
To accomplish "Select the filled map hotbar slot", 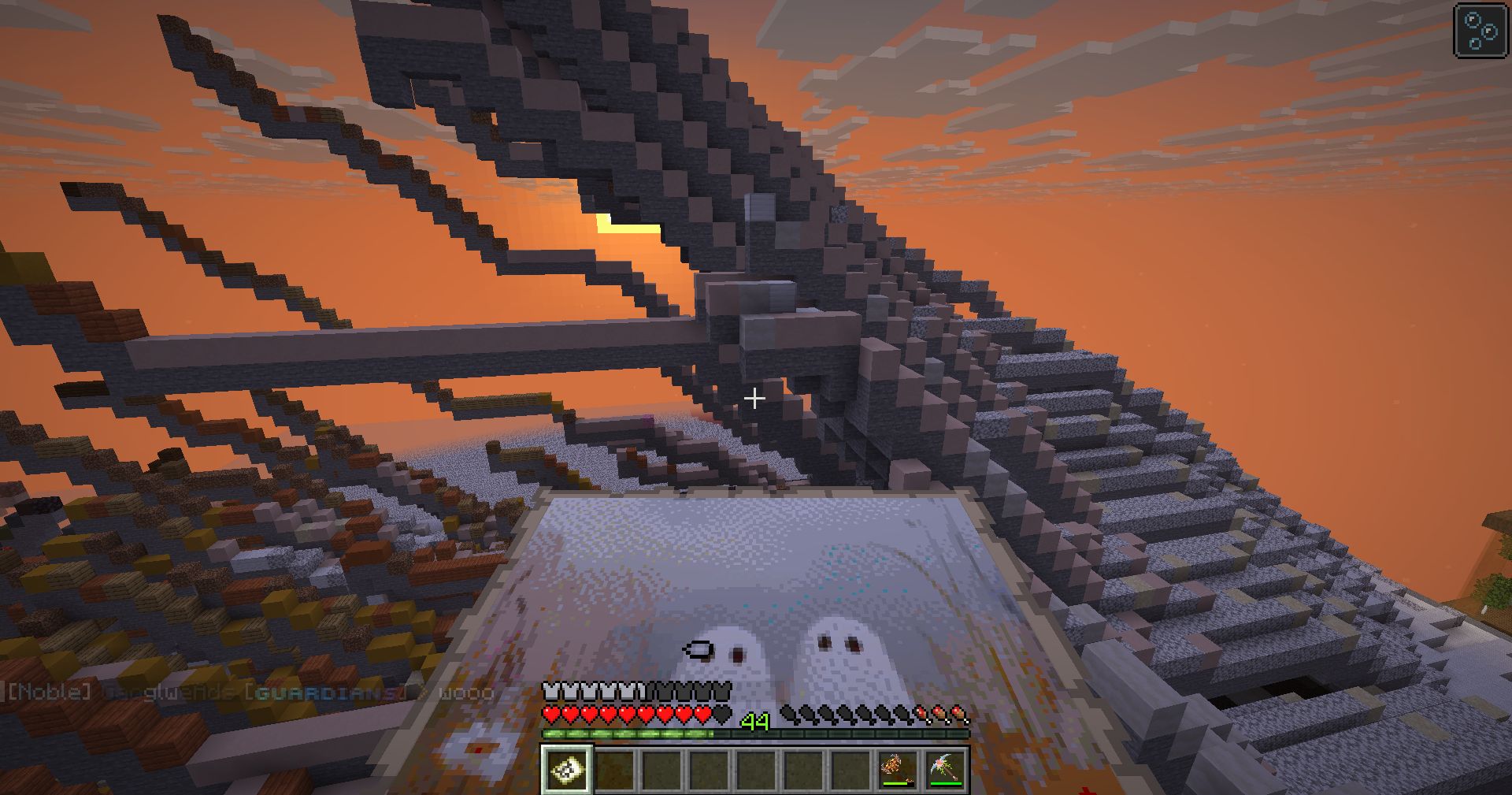I will point(567,769).
